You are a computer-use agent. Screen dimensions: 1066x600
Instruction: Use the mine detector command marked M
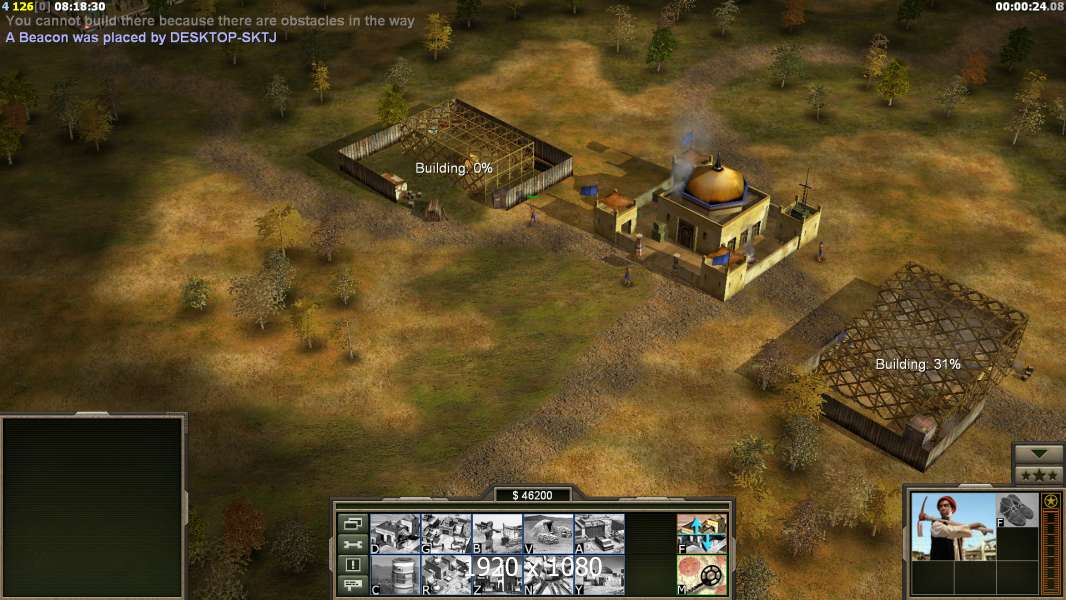pyautogui.click(x=702, y=575)
